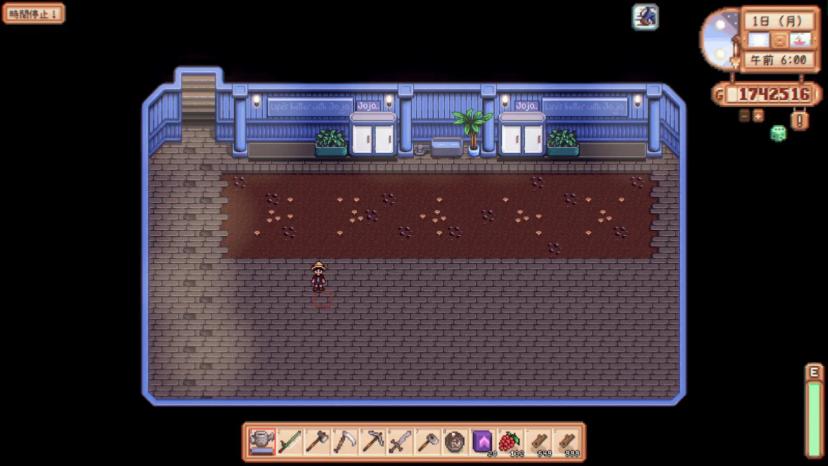Image resolution: width=828 pixels, height=466 pixels.
Task: Click the zoom out minus button
Action: point(744,115)
